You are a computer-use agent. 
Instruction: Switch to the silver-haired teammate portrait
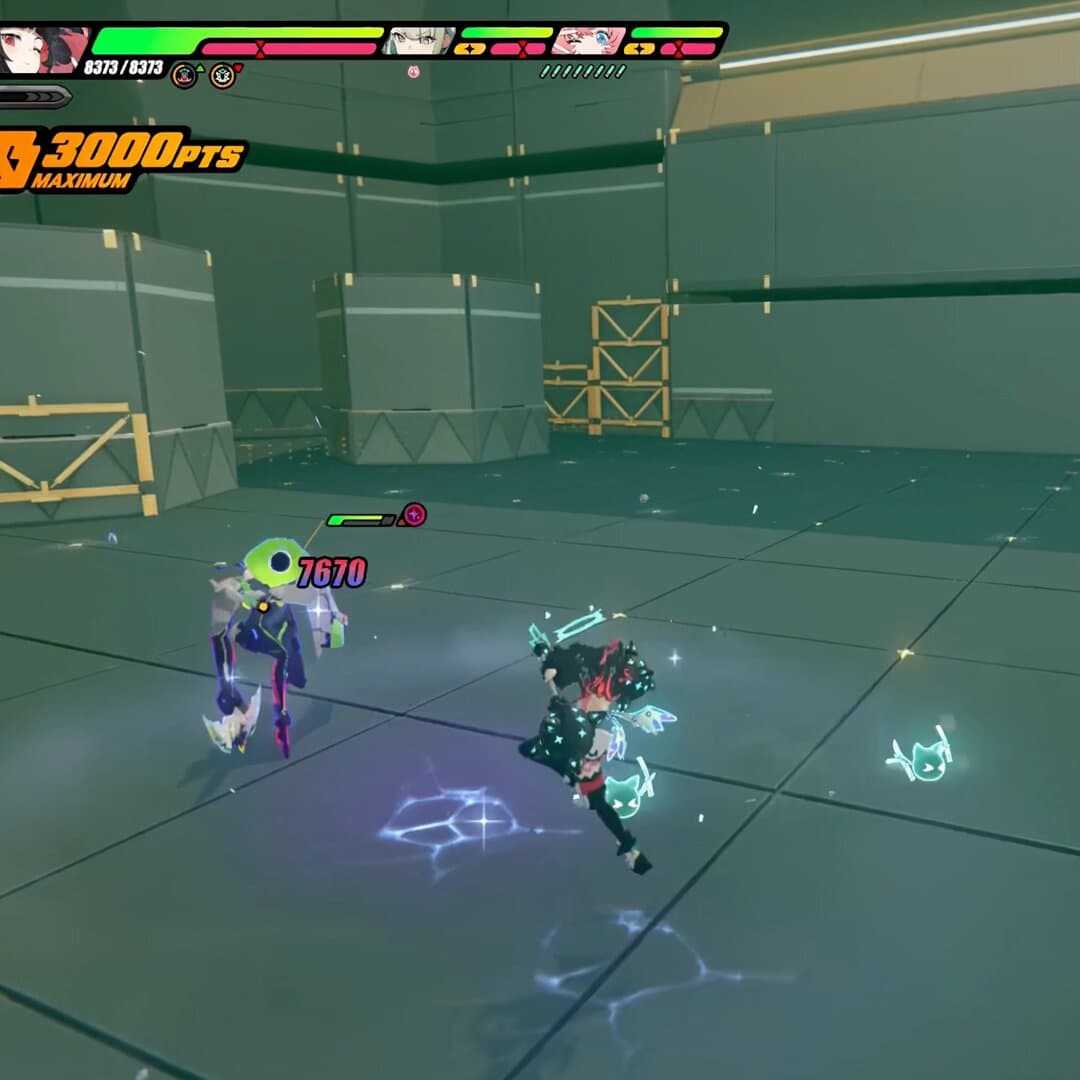coord(420,41)
